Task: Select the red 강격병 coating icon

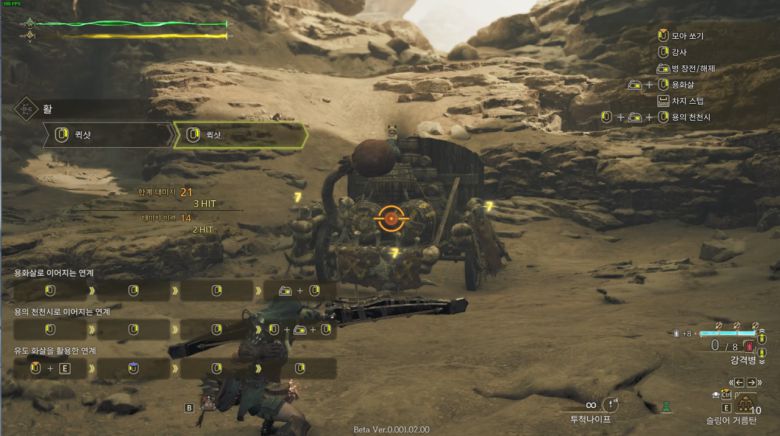Action: [x=748, y=346]
